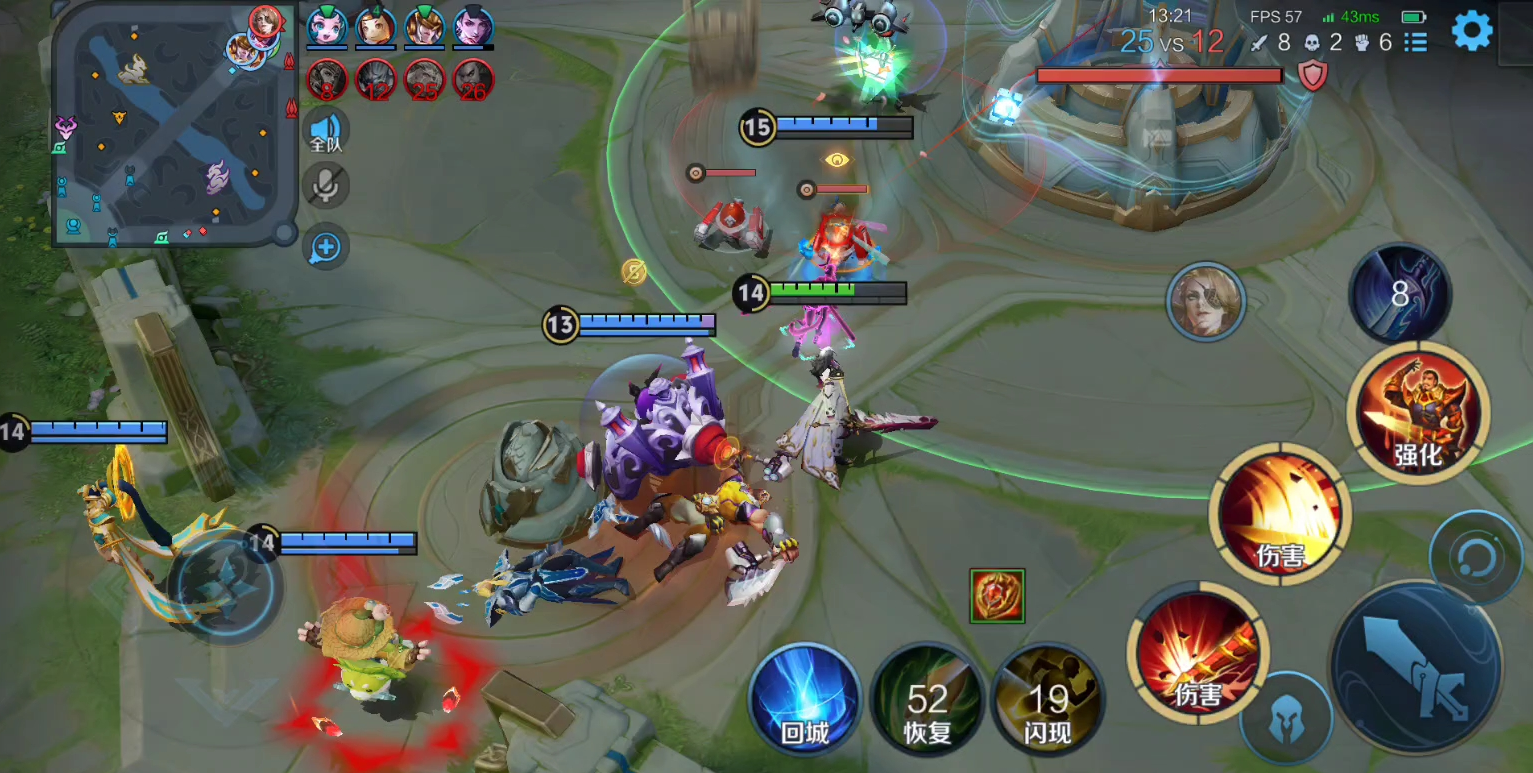Viewport: 1533px width, 773px height.
Task: Use the active equipment item with green border
Action: tap(997, 596)
